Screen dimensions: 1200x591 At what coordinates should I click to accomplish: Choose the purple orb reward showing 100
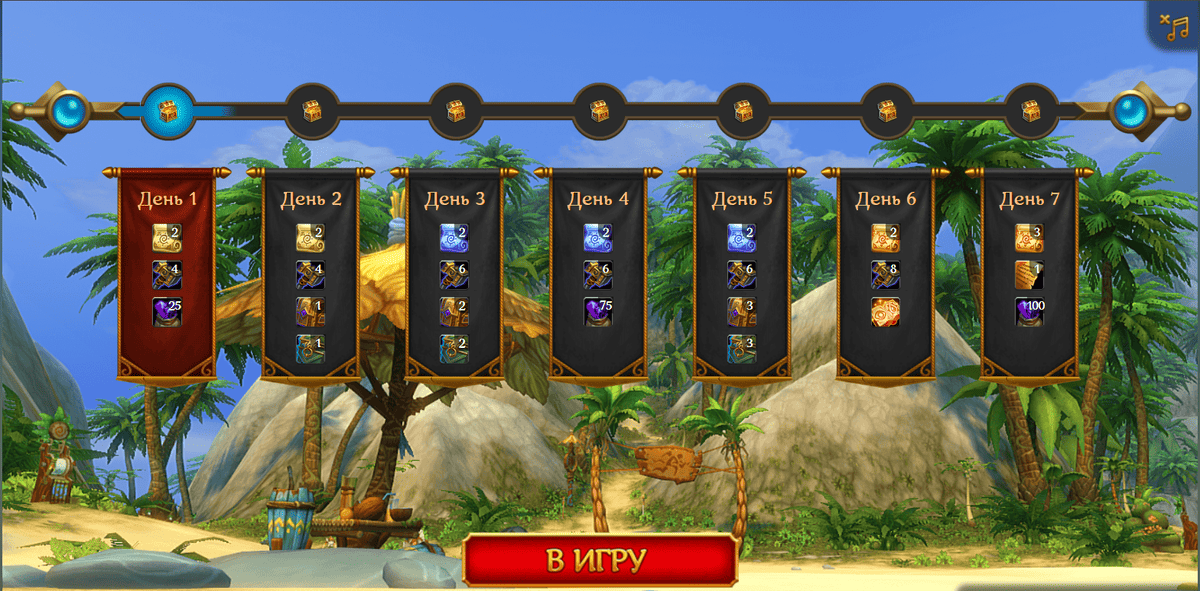pyautogui.click(x=1029, y=311)
